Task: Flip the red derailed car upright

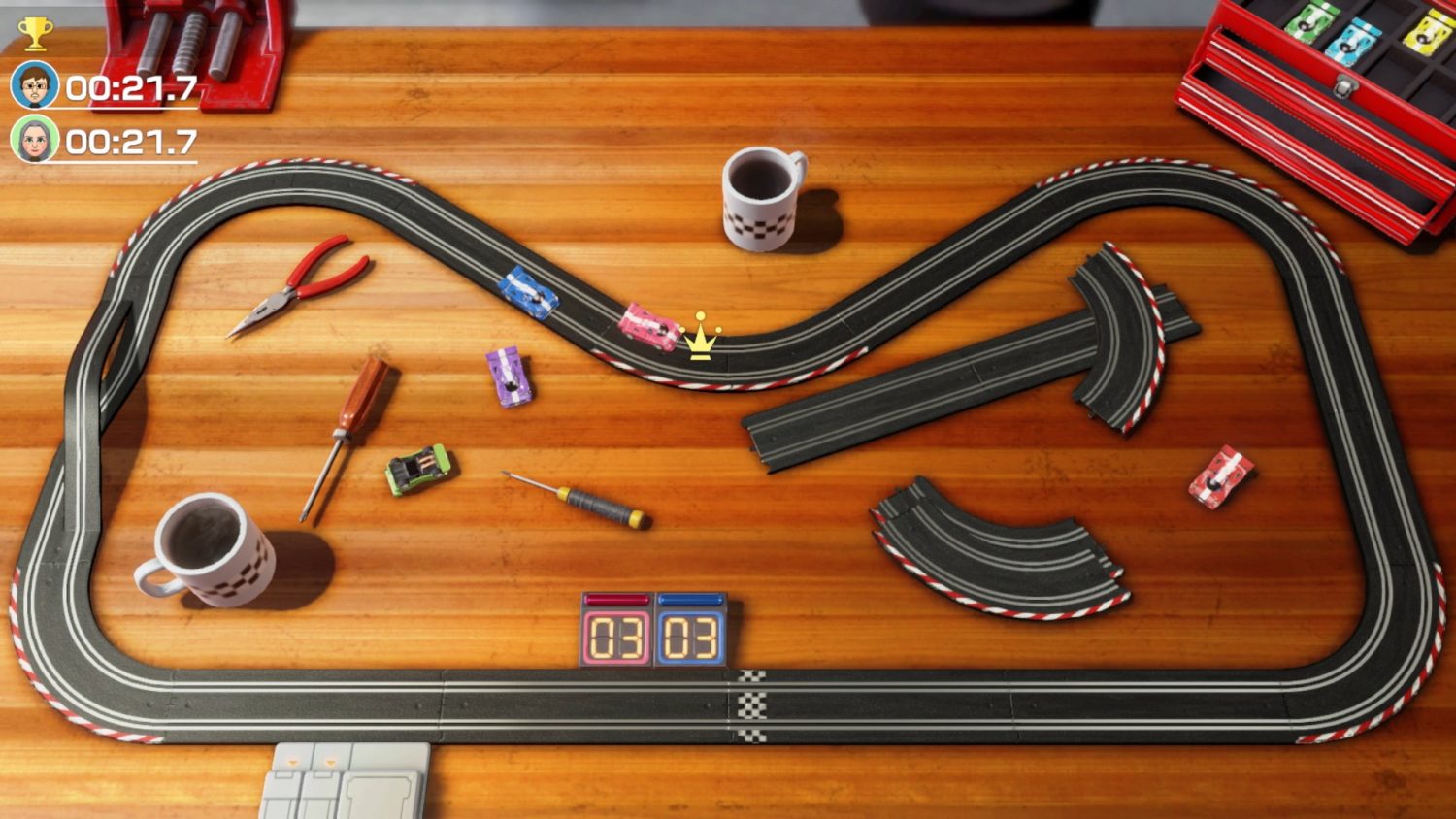Action: [1218, 475]
